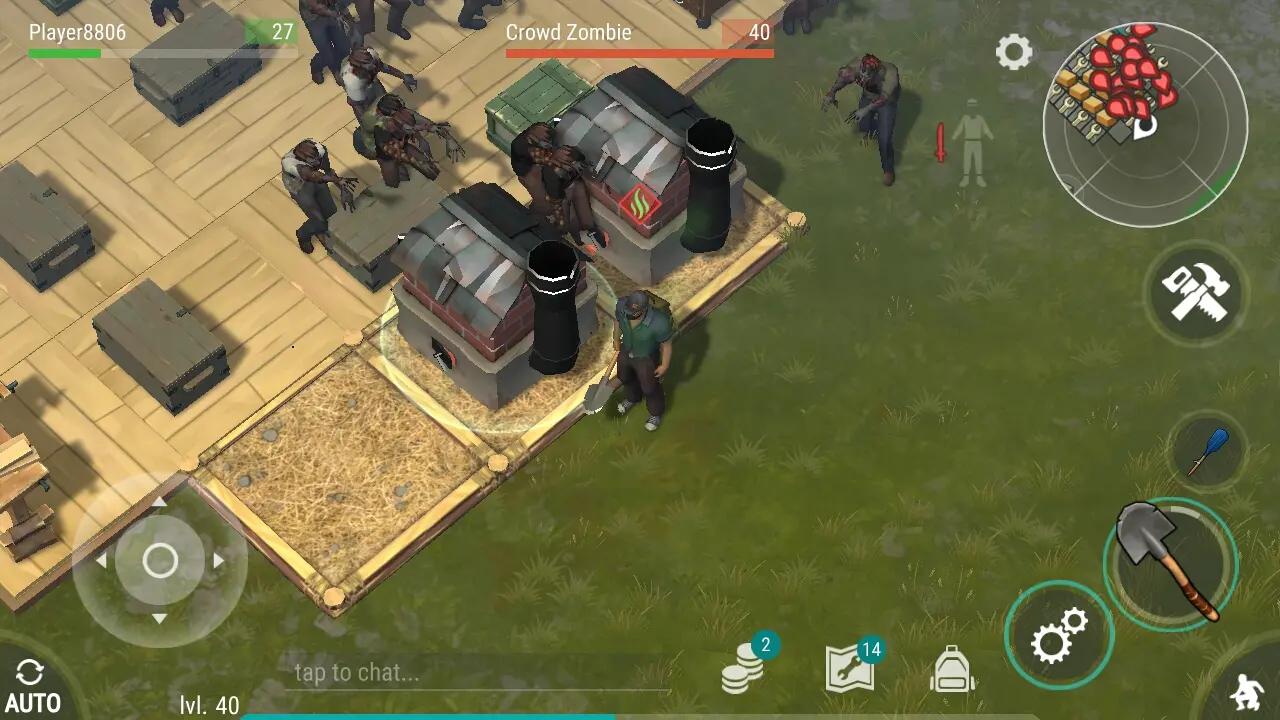Image resolution: width=1280 pixels, height=720 pixels.
Task: Toggle the AUTO mode button
Action: click(32, 687)
